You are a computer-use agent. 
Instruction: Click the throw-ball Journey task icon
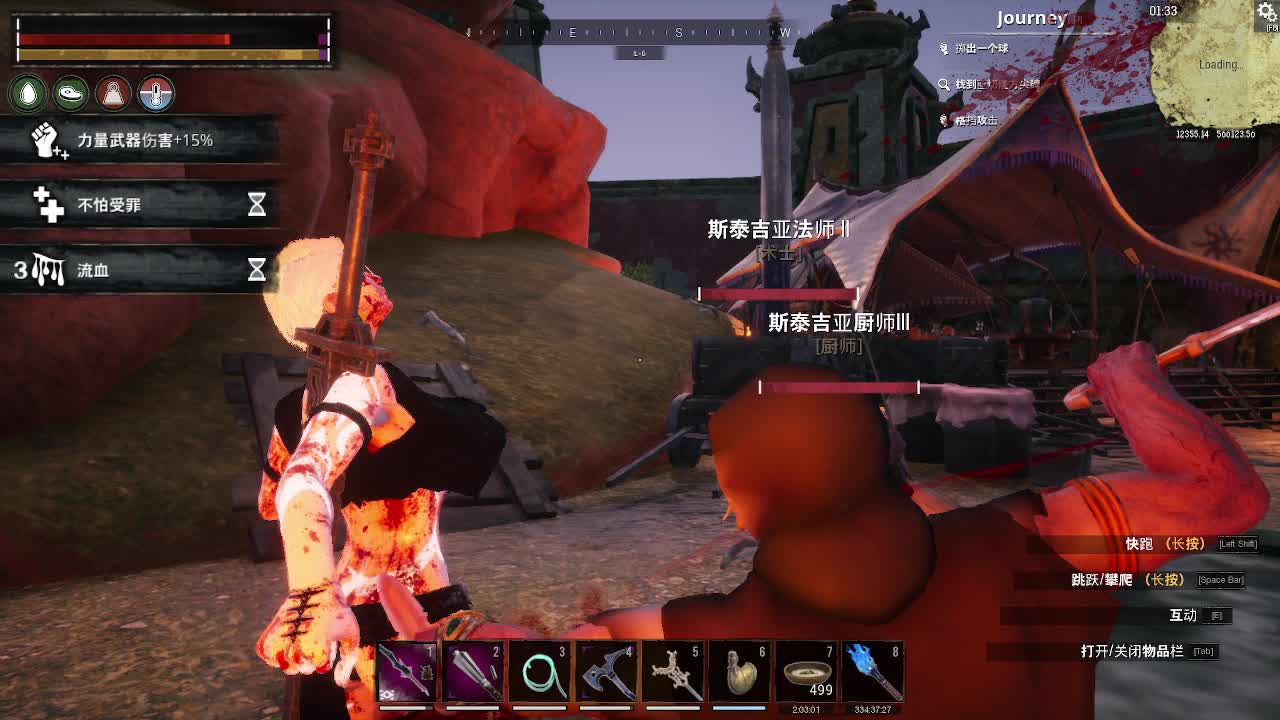944,48
